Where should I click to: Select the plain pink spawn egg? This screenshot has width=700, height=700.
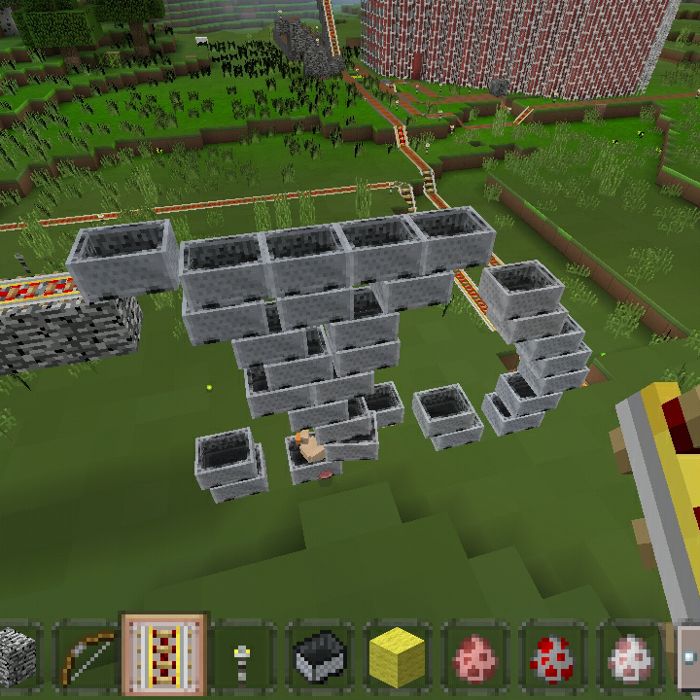(475, 657)
